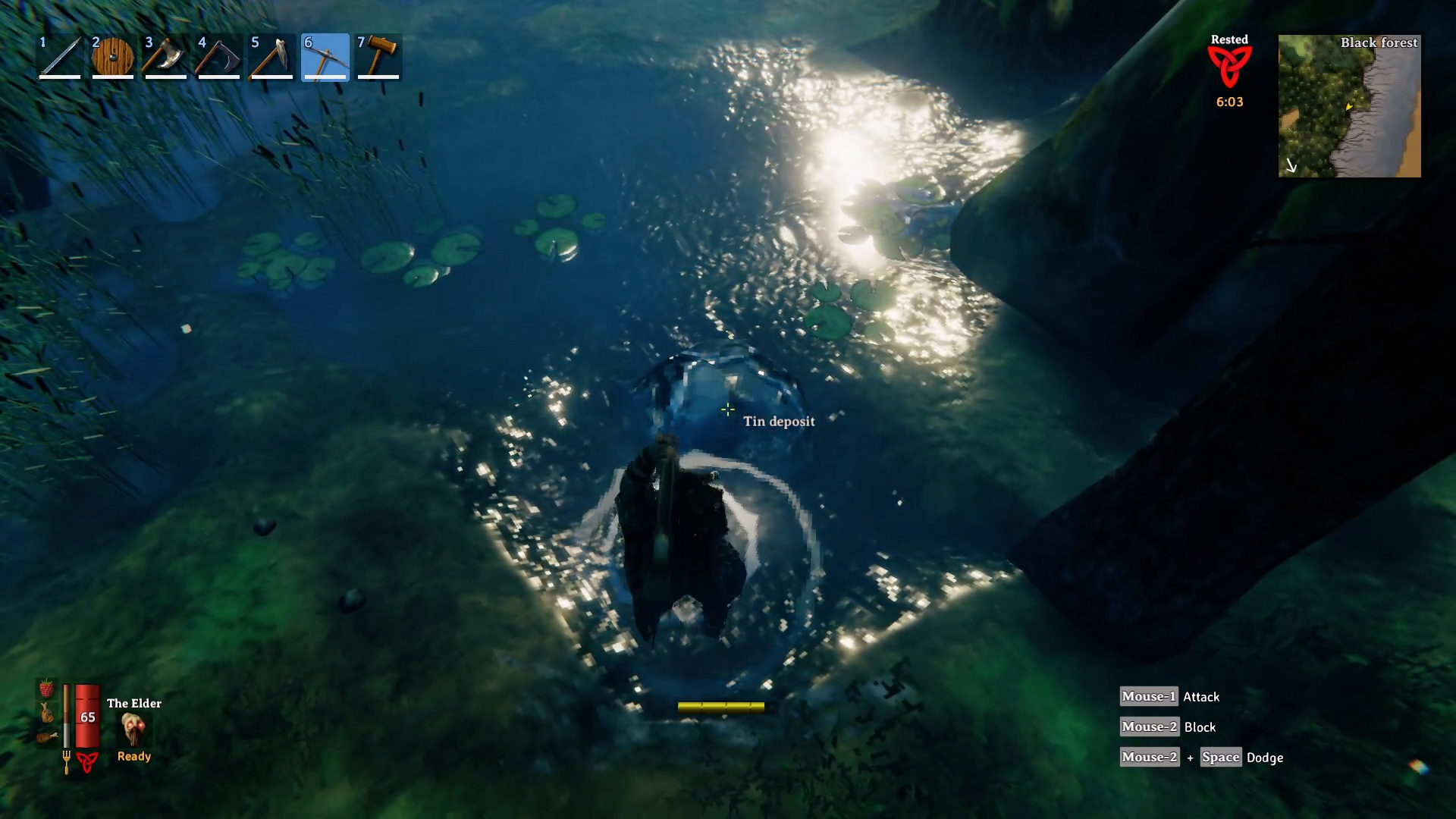1456x819 pixels.
Task: Pick the cultivator tool in slot 5
Action: pyautogui.click(x=272, y=57)
